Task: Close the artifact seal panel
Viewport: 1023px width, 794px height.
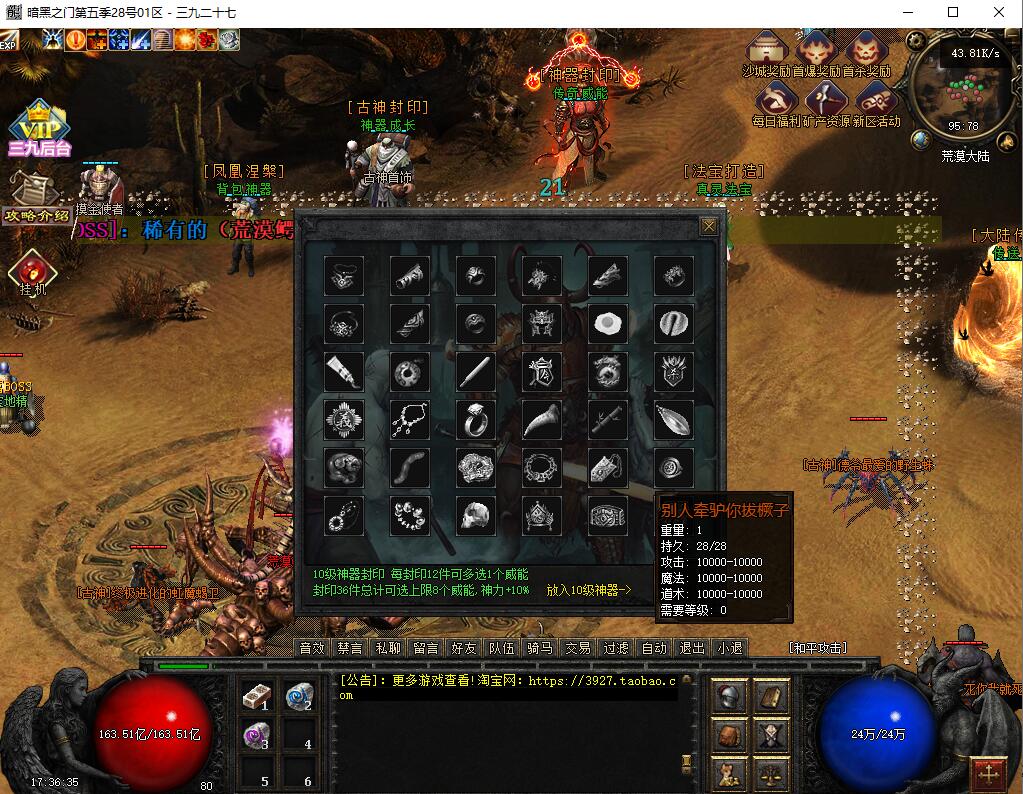Action: click(x=709, y=226)
